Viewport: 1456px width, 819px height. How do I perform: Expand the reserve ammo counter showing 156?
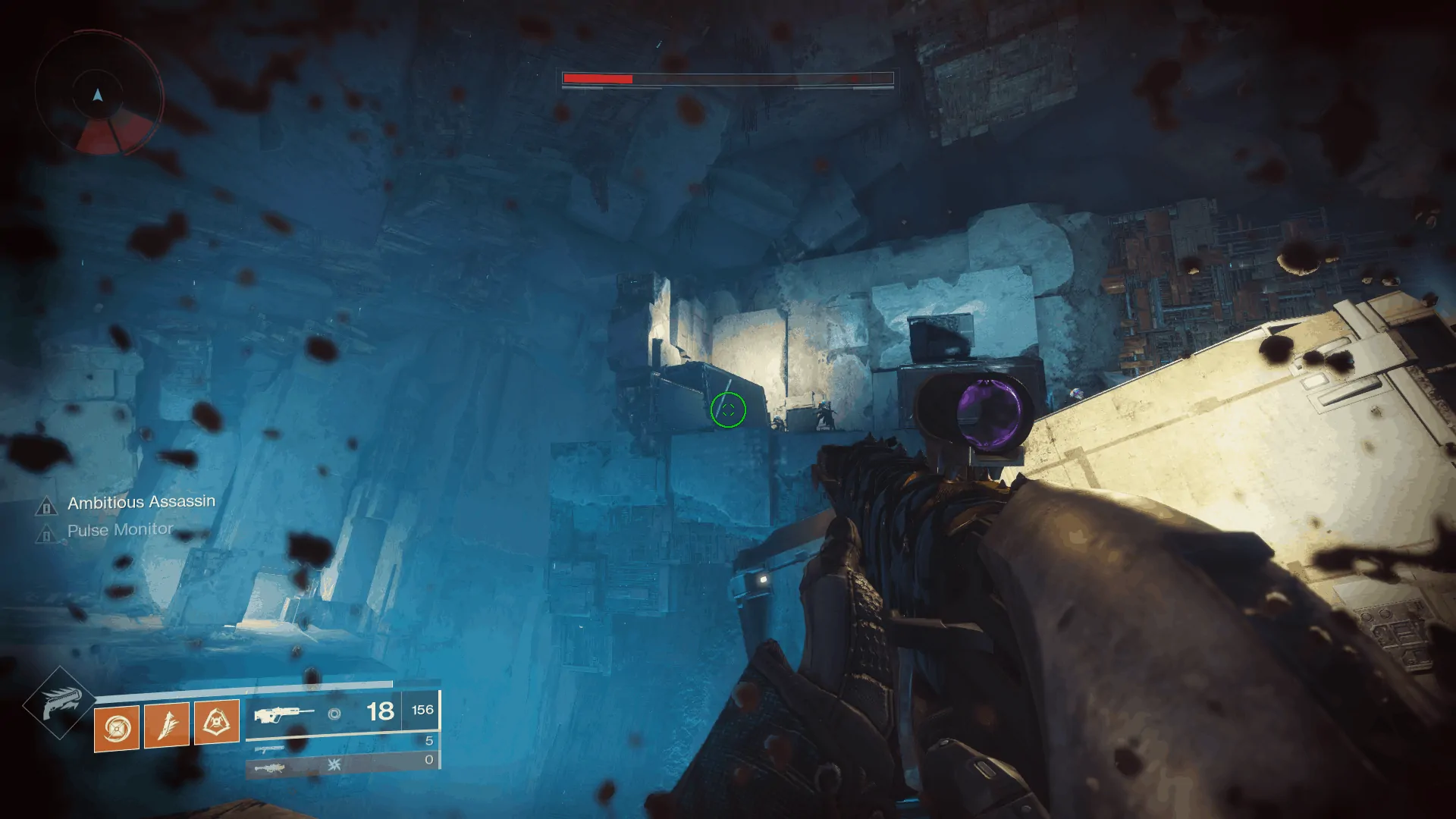pyautogui.click(x=423, y=710)
